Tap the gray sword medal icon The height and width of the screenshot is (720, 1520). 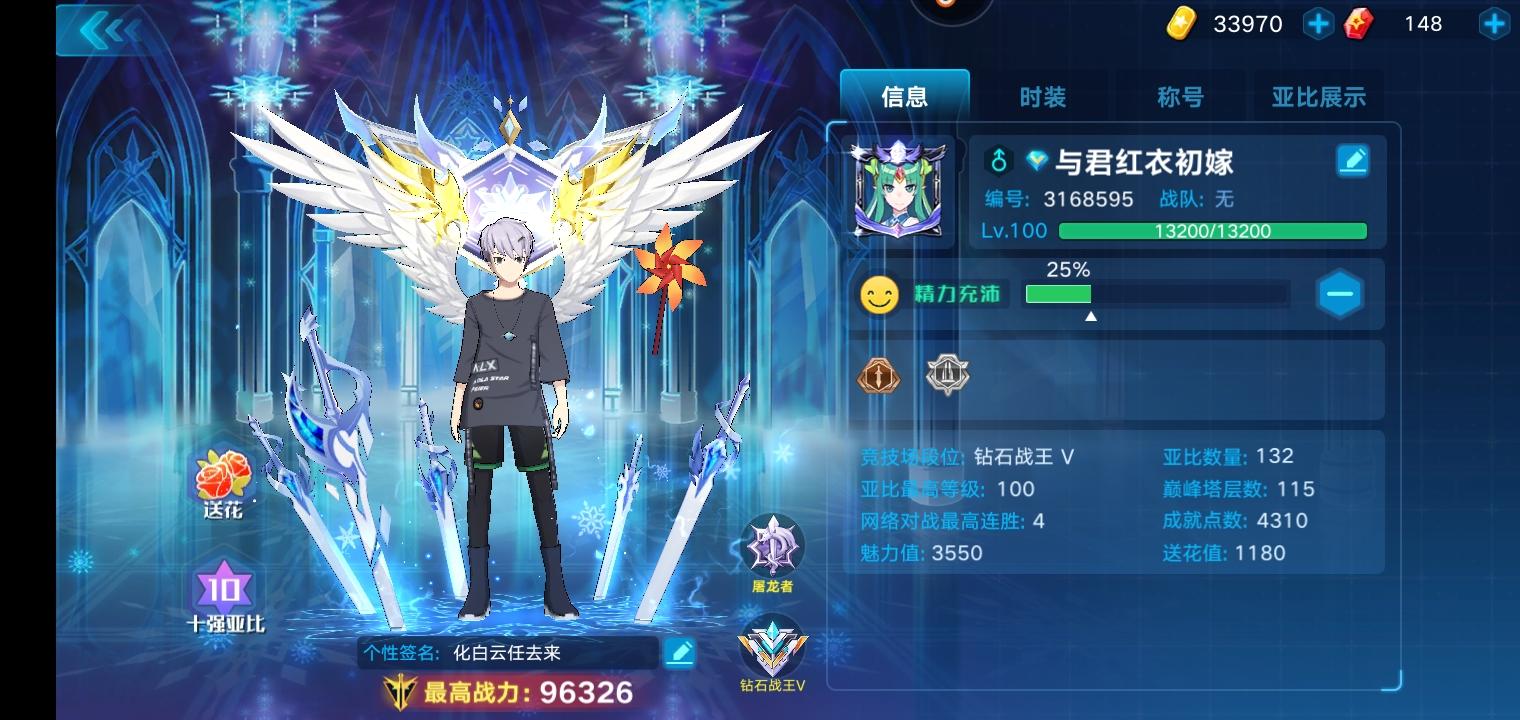(x=947, y=375)
